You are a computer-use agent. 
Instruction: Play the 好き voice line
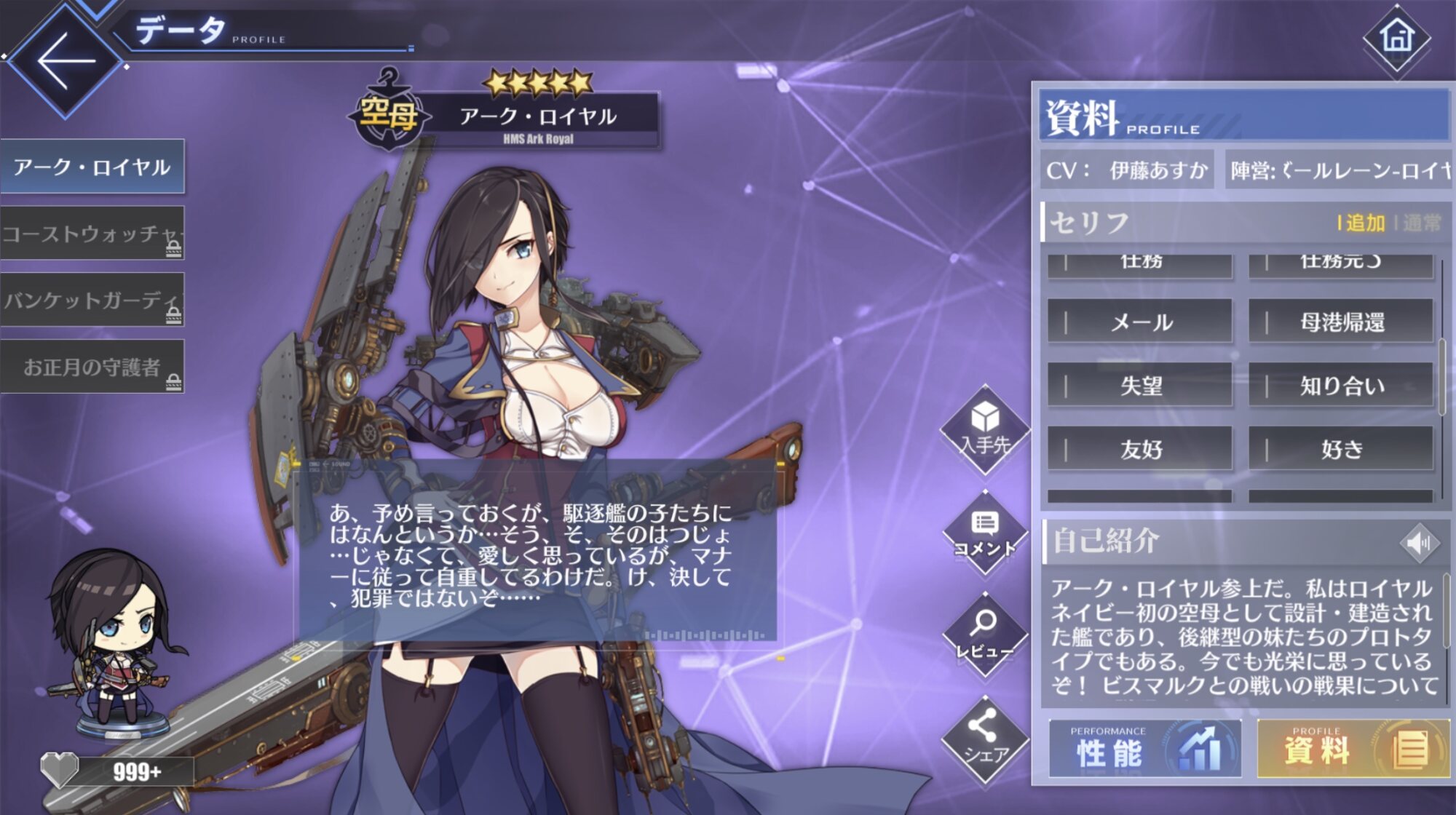[1341, 449]
